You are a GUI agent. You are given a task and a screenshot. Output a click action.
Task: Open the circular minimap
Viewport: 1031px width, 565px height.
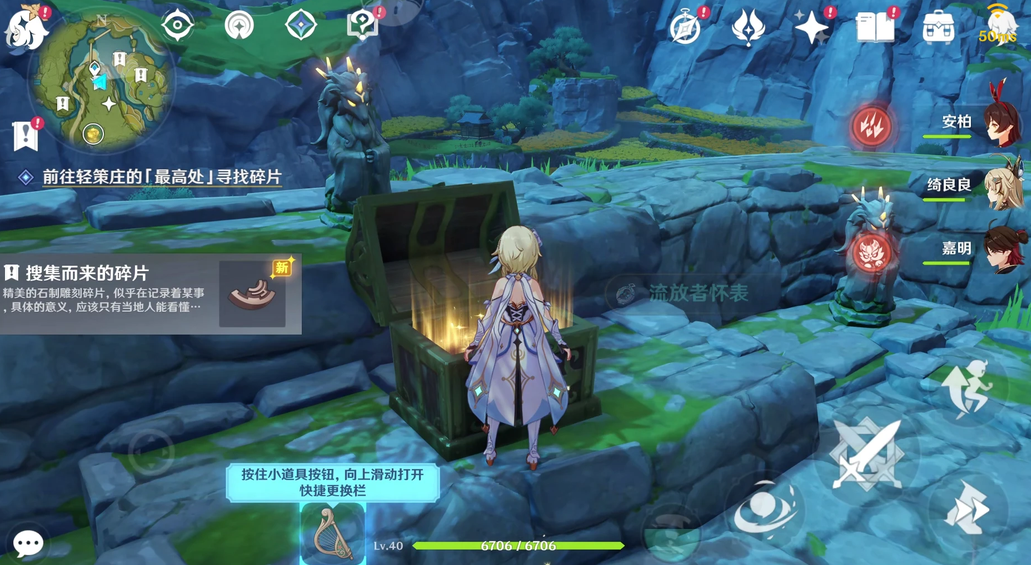(101, 80)
